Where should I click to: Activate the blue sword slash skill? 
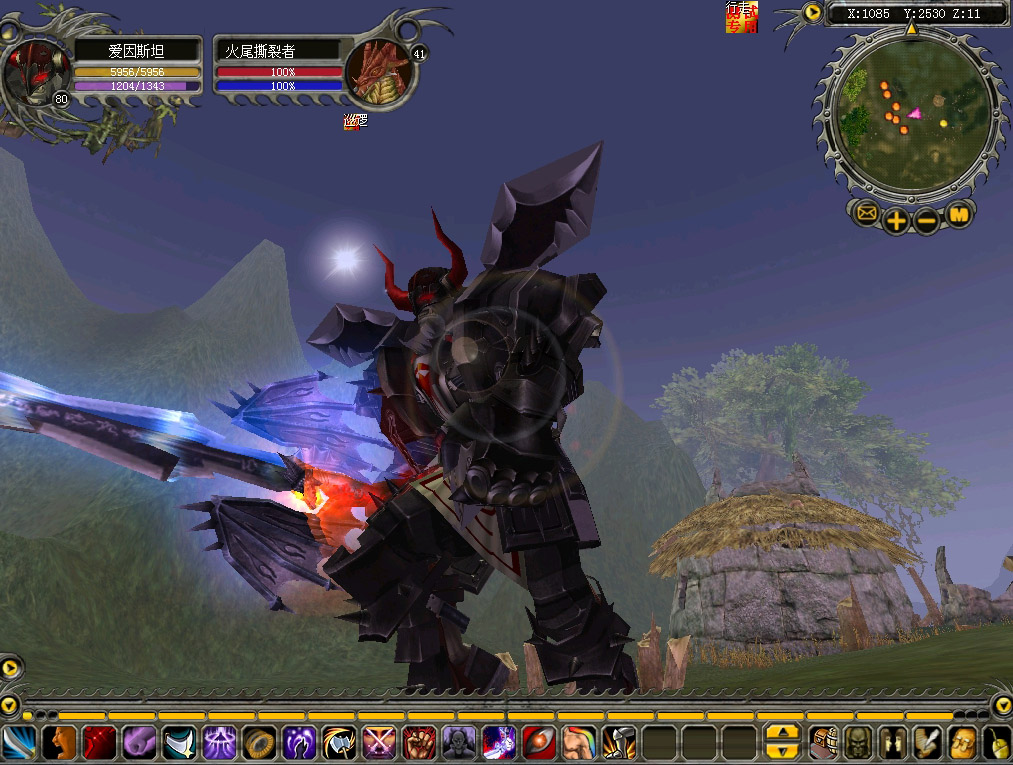click(19, 743)
